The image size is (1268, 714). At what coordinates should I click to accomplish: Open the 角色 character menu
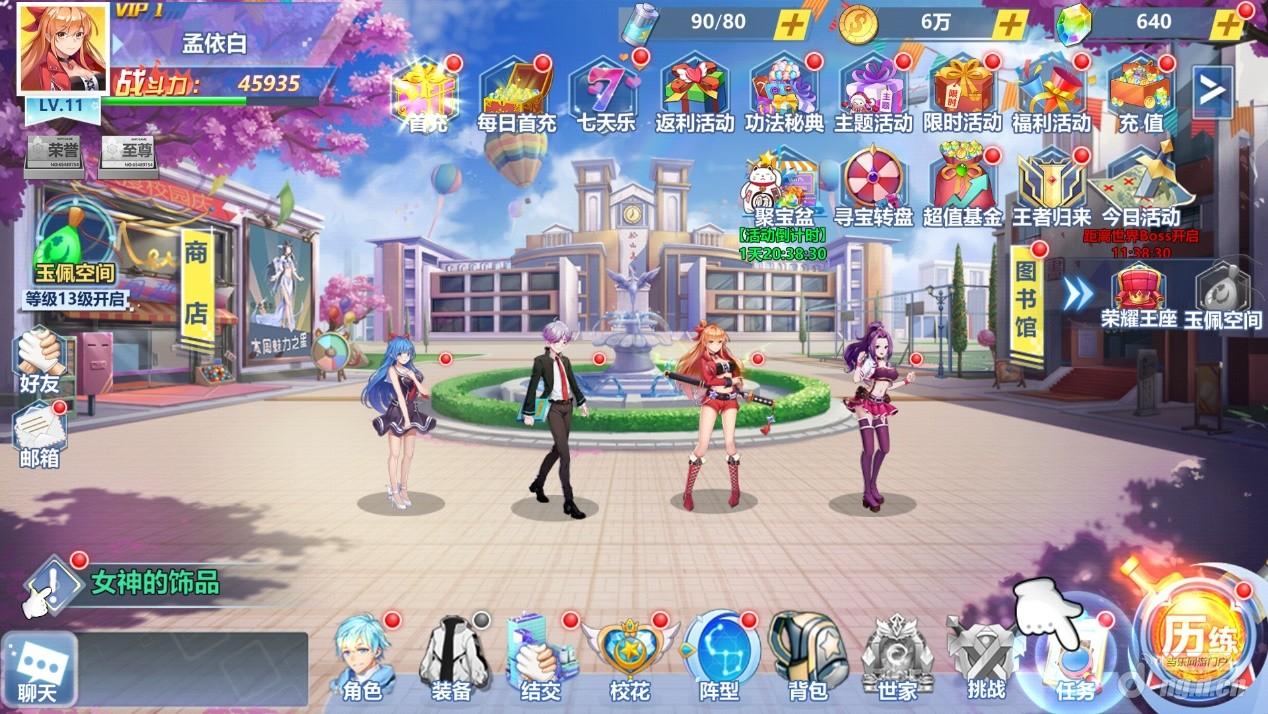362,656
